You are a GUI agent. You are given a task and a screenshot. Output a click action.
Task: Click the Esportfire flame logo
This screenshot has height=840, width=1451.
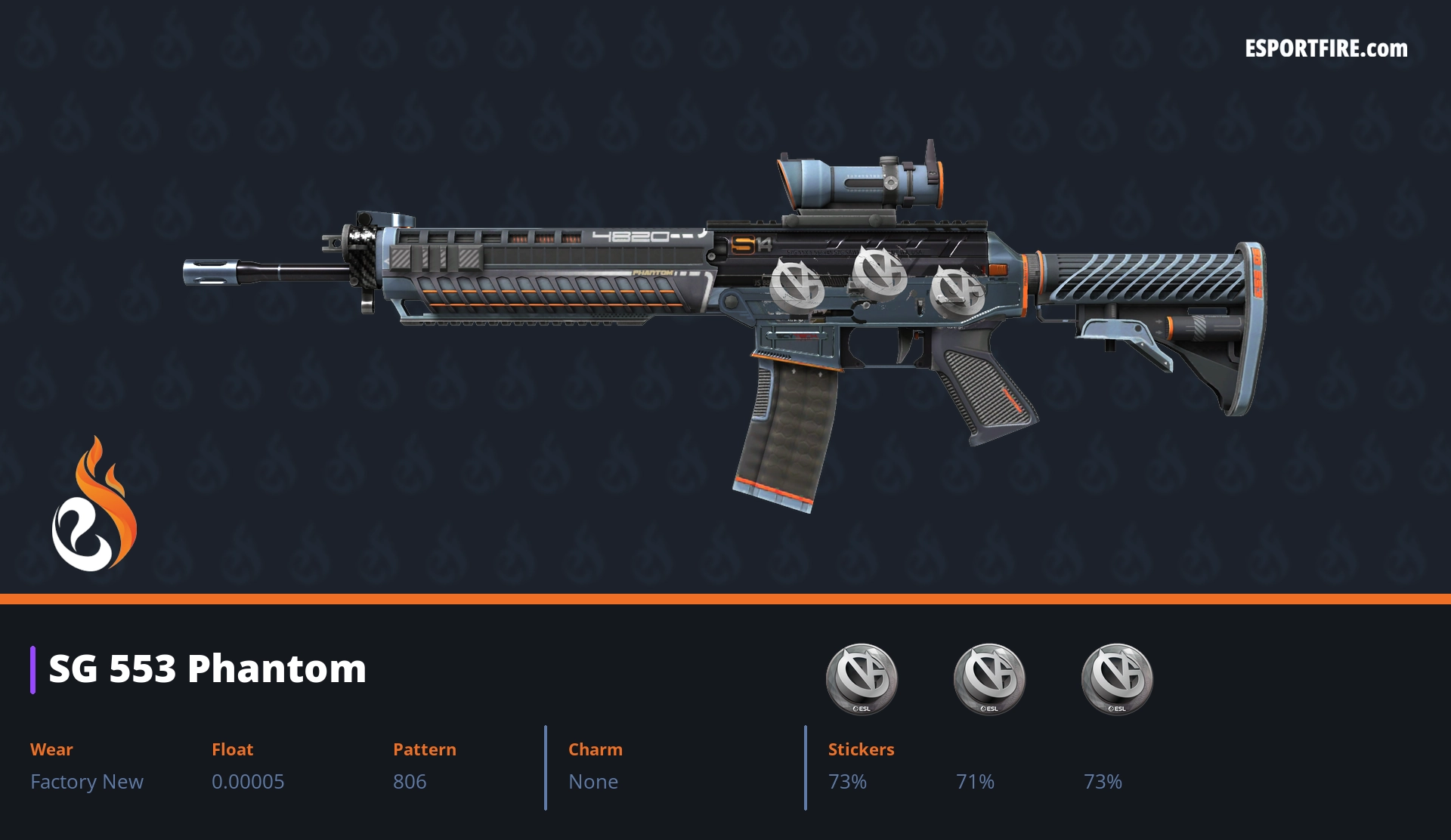pos(94,506)
